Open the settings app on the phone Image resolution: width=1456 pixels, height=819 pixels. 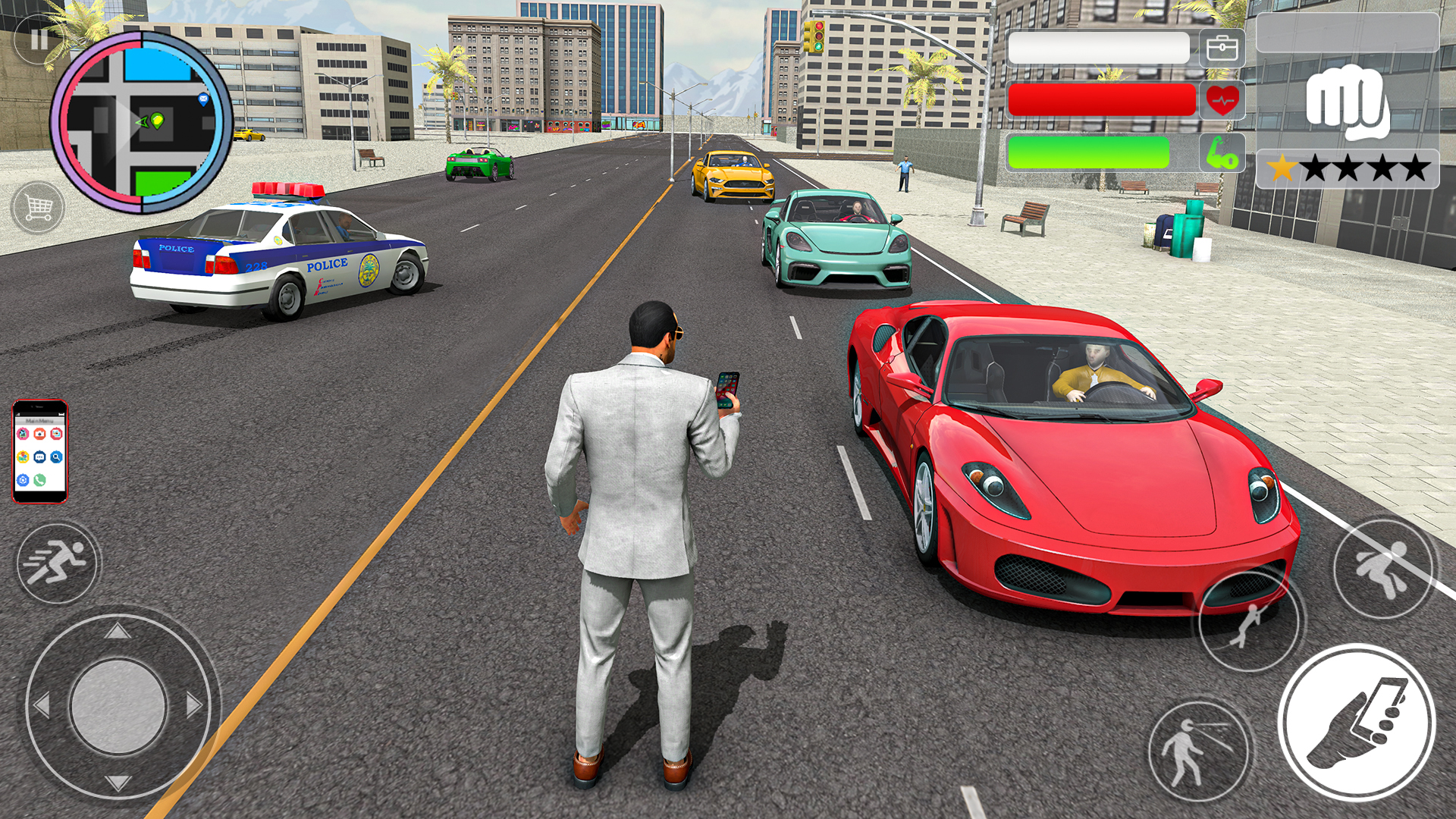[x=23, y=480]
